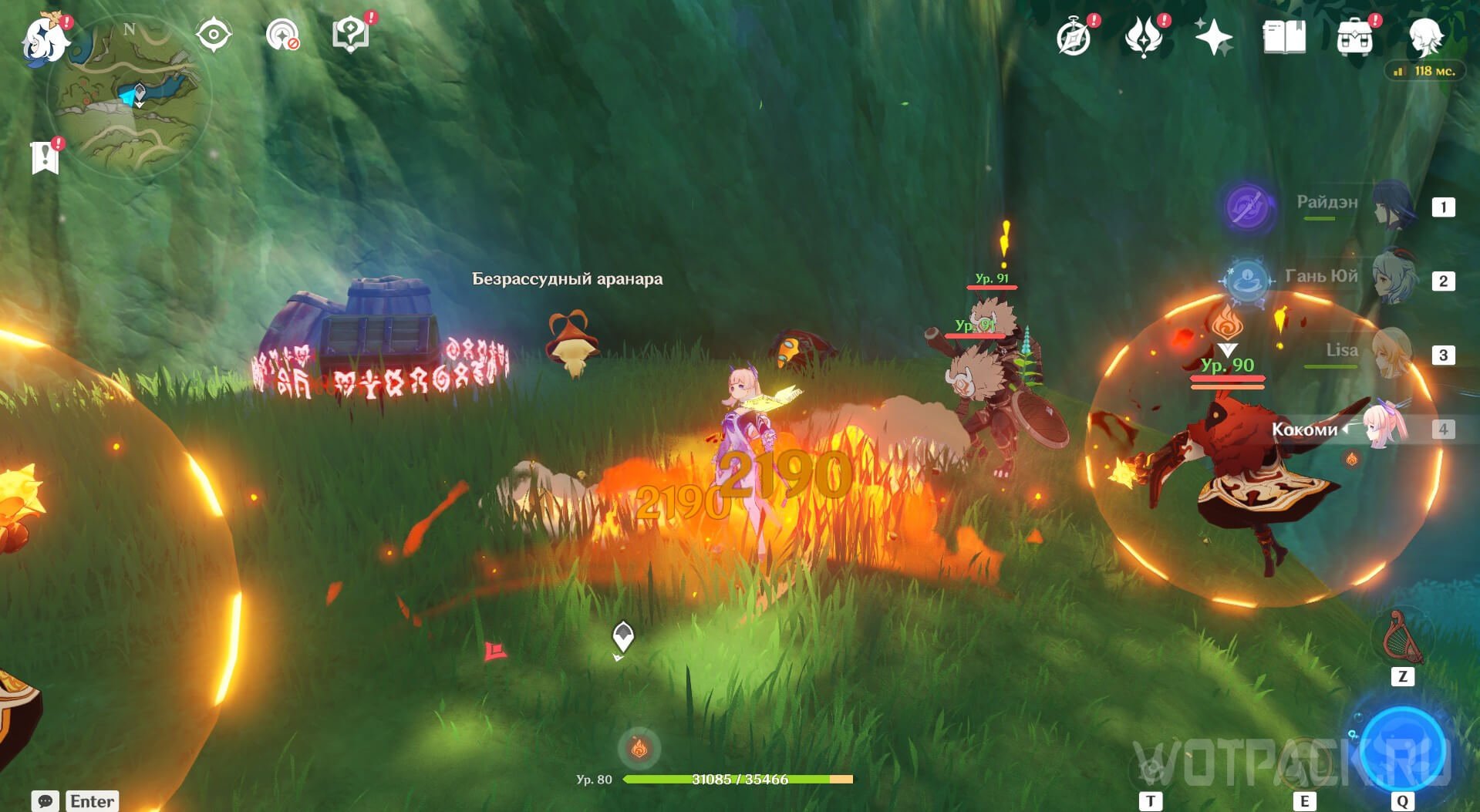Viewport: 1480px width, 812px height.
Task: Open the battle pass icon
Action: [x=1144, y=36]
